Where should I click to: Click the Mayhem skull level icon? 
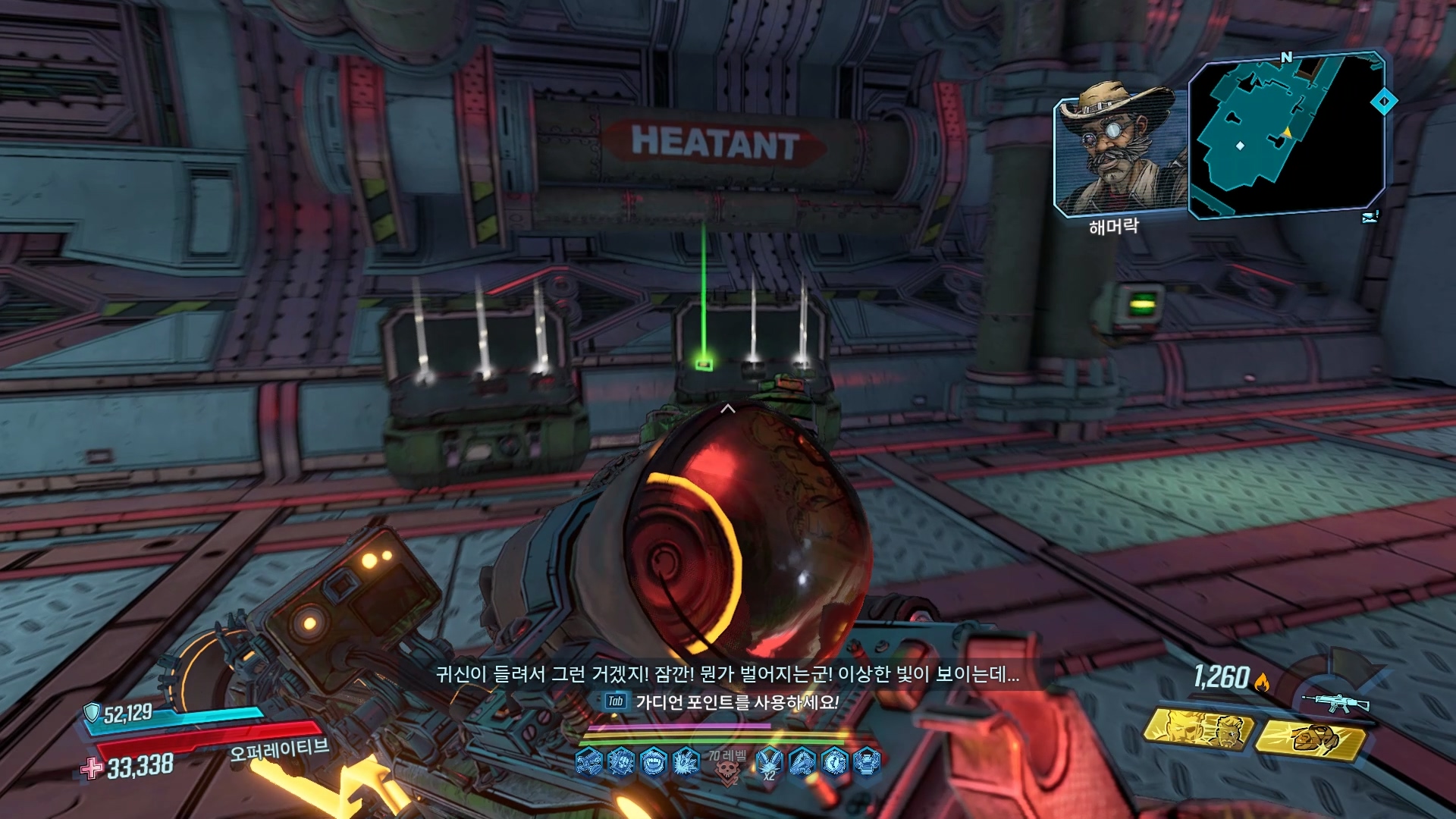pyautogui.click(x=727, y=771)
